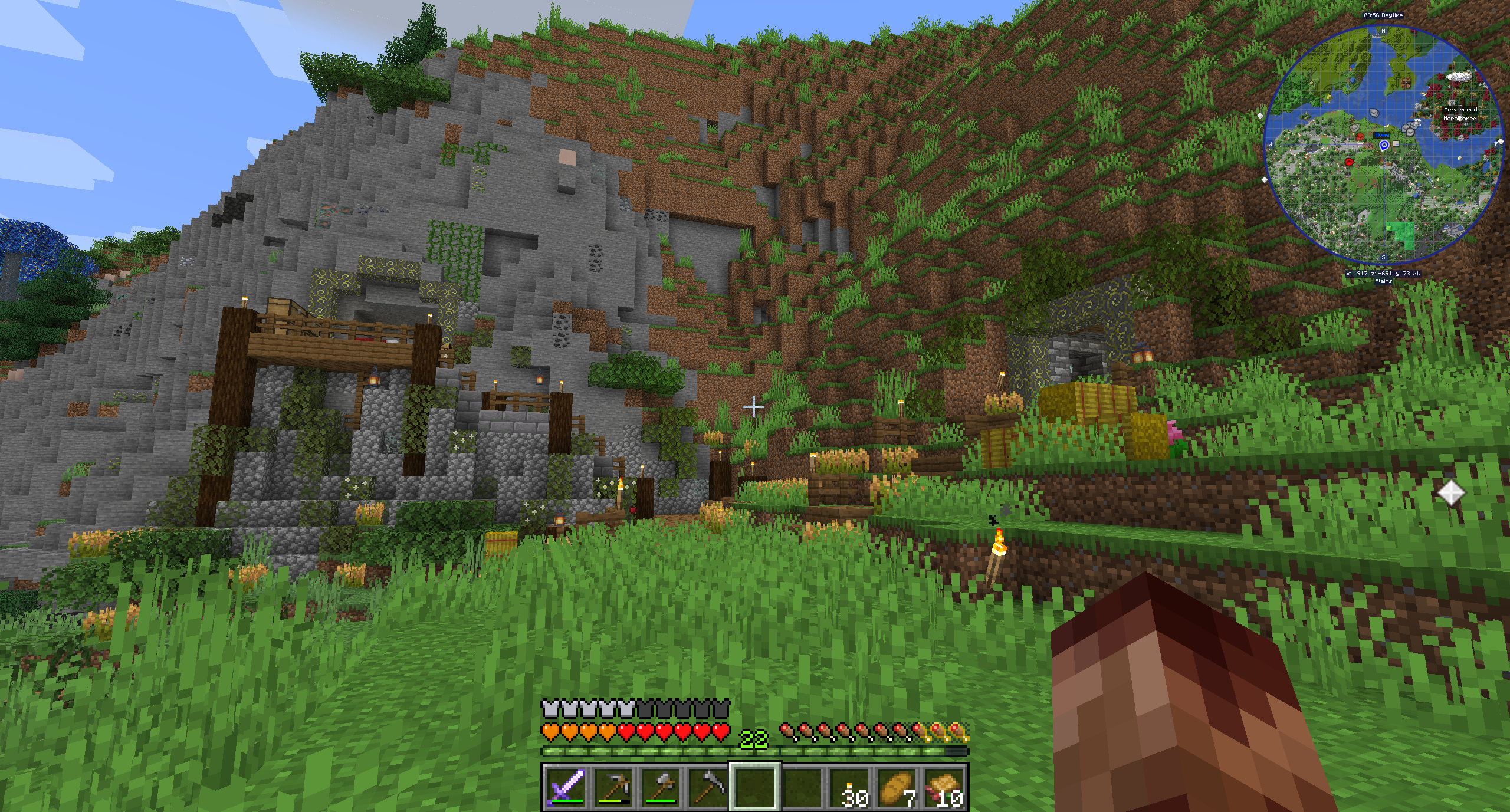
Task: Click the Home waypoint on the minimap
Action: [1384, 144]
